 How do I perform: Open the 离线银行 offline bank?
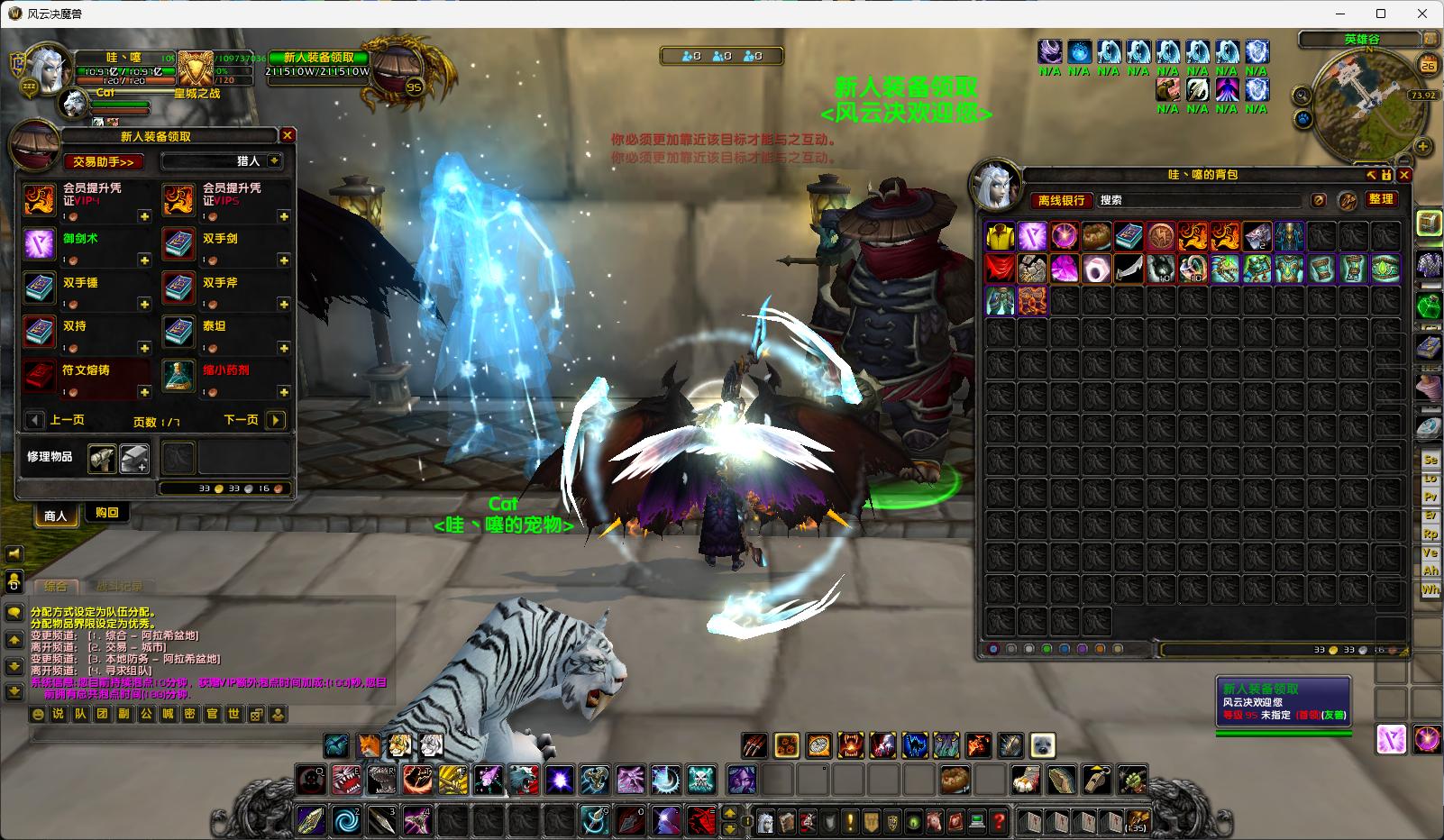click(x=1061, y=200)
